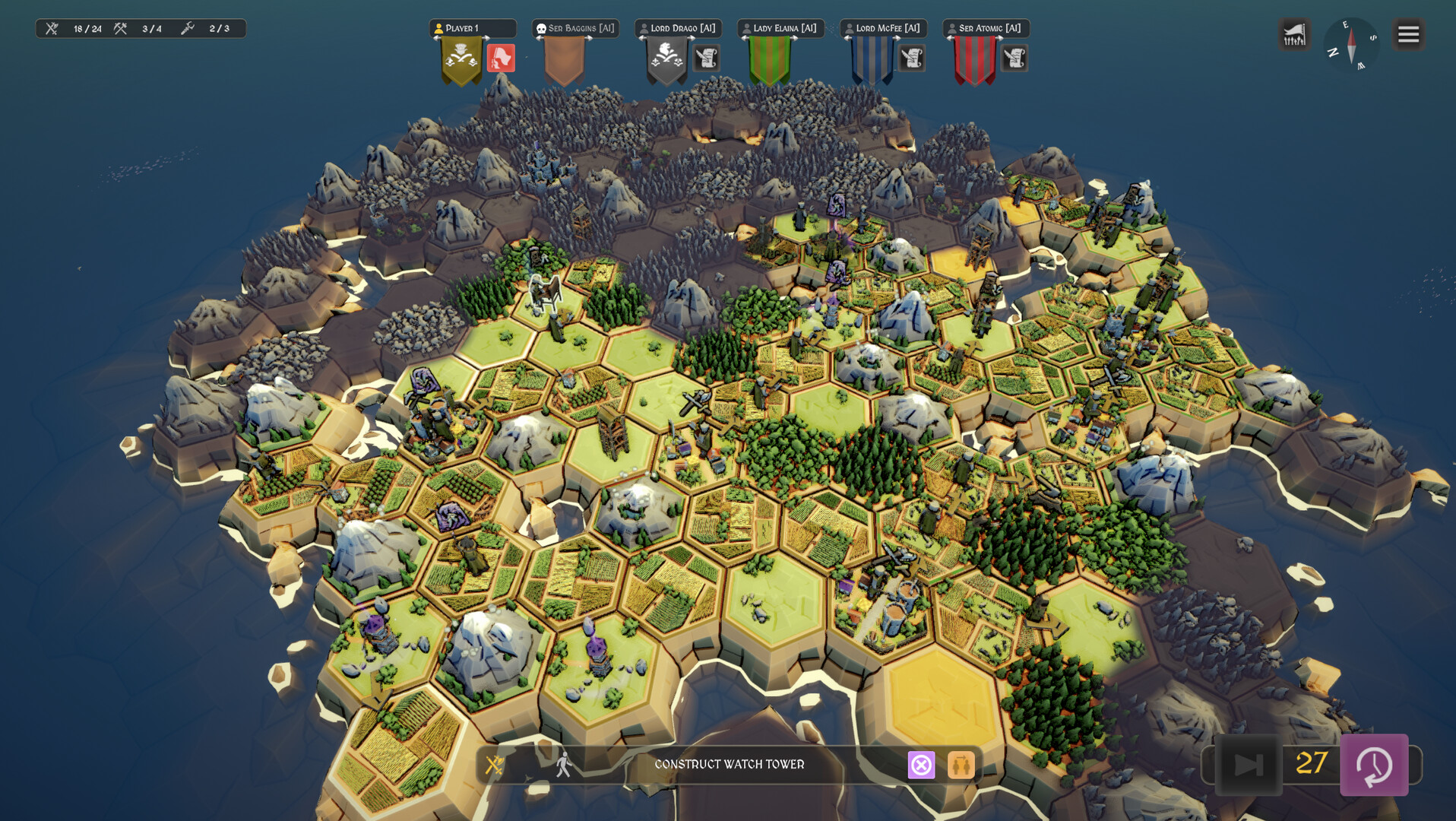
Task: Click Lady Elaina's green banner to view her faction
Action: coord(768,61)
